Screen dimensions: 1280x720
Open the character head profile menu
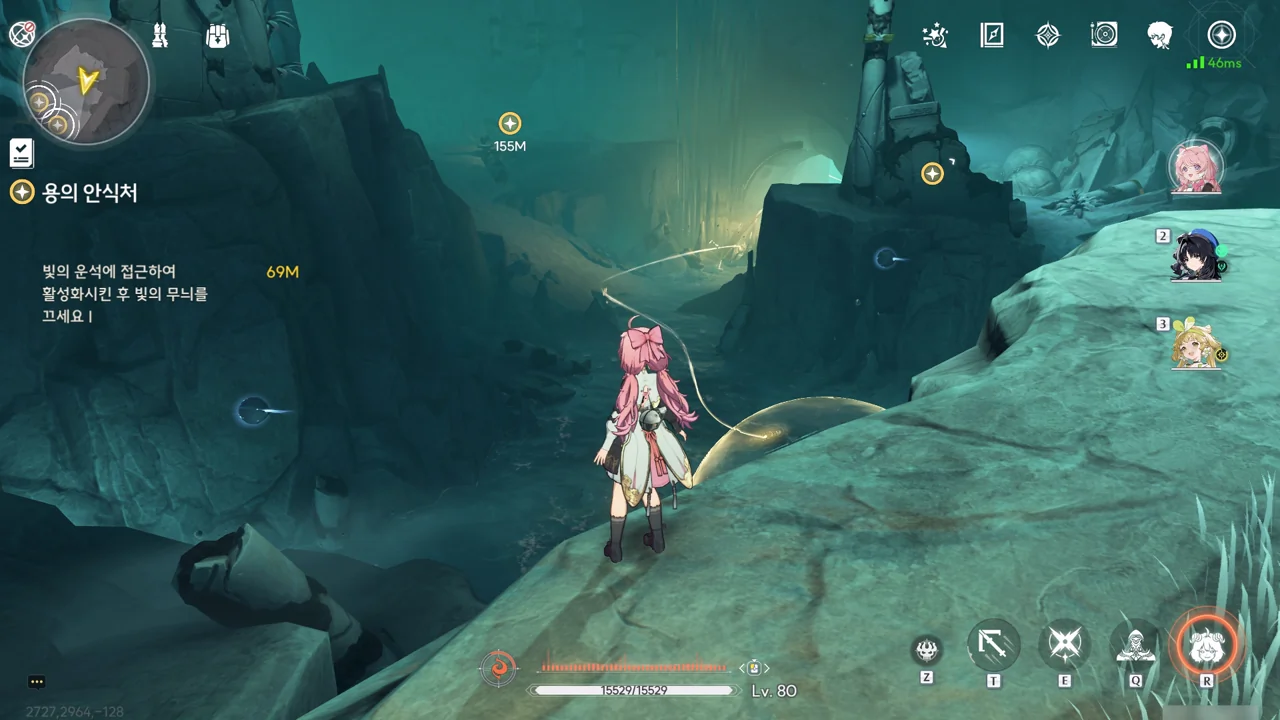pos(1160,36)
